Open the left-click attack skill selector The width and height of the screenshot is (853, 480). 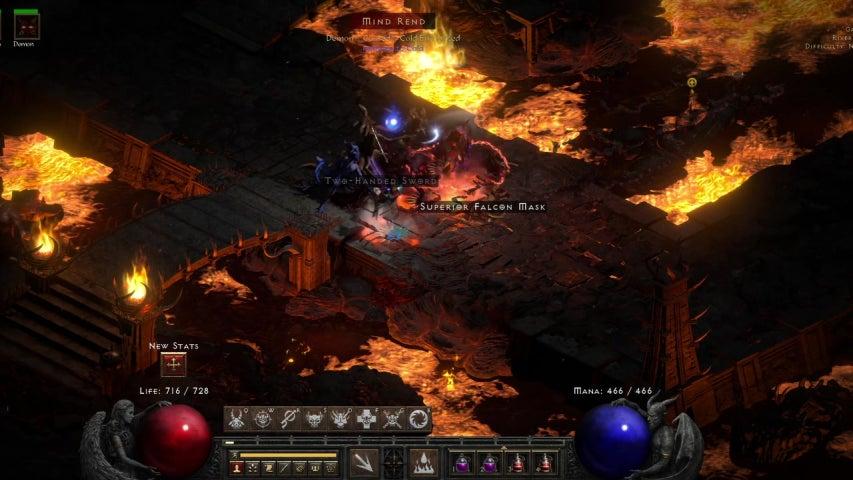click(x=363, y=463)
